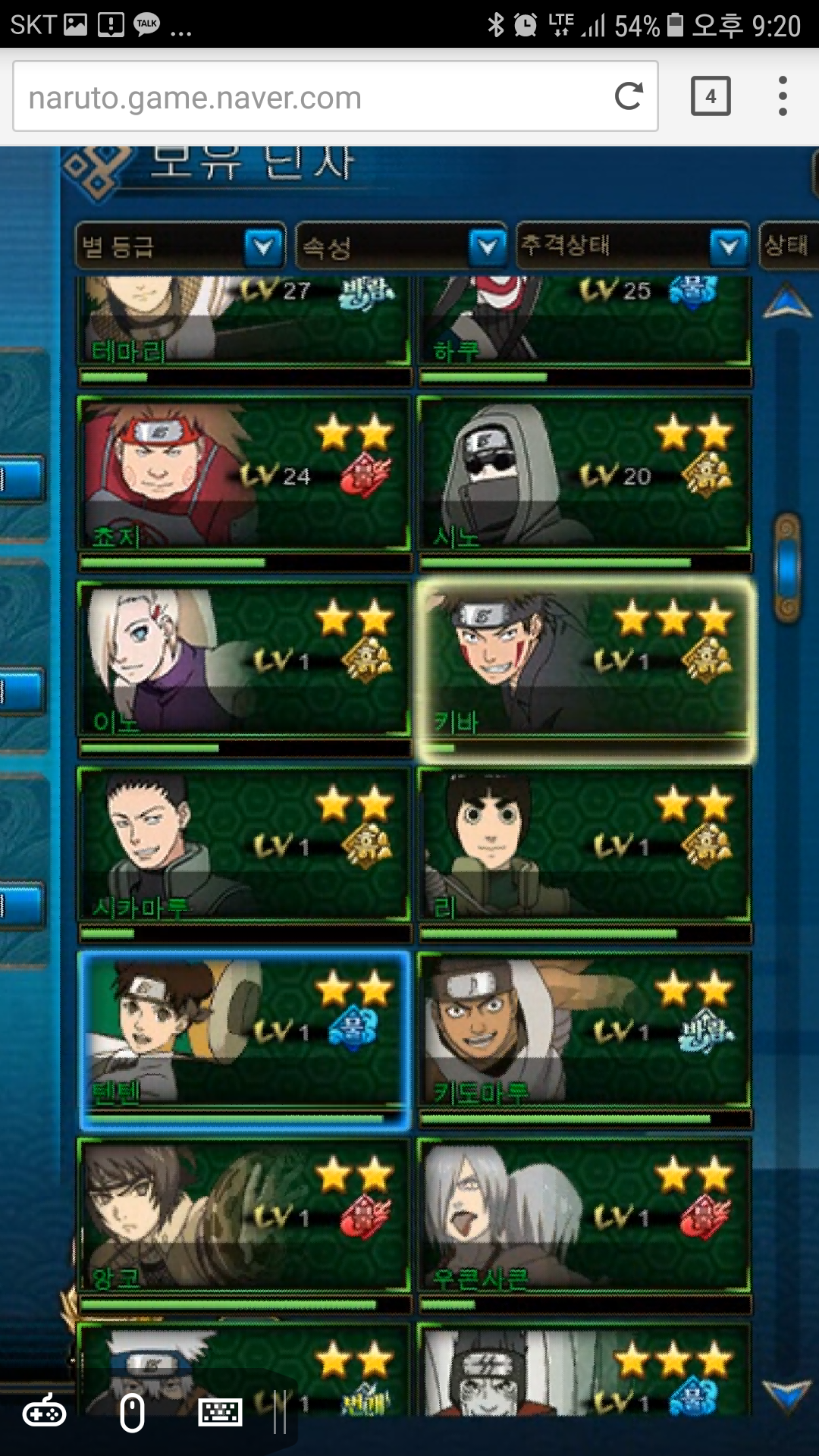Tap the keyboard icon in bottom toolbar
The image size is (819, 1456).
(220, 1414)
